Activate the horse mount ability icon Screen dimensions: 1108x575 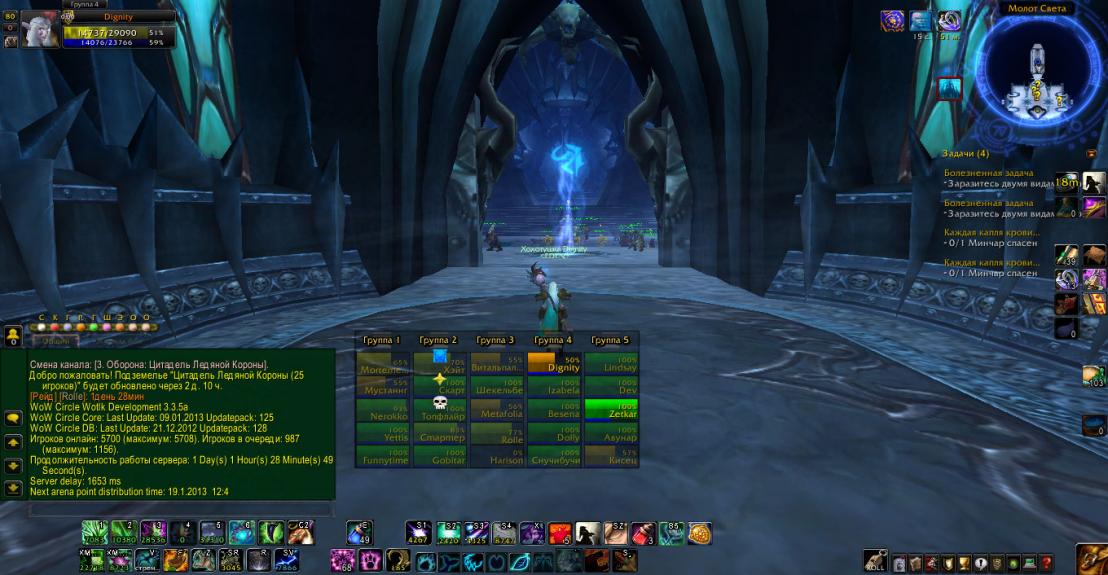[588, 533]
